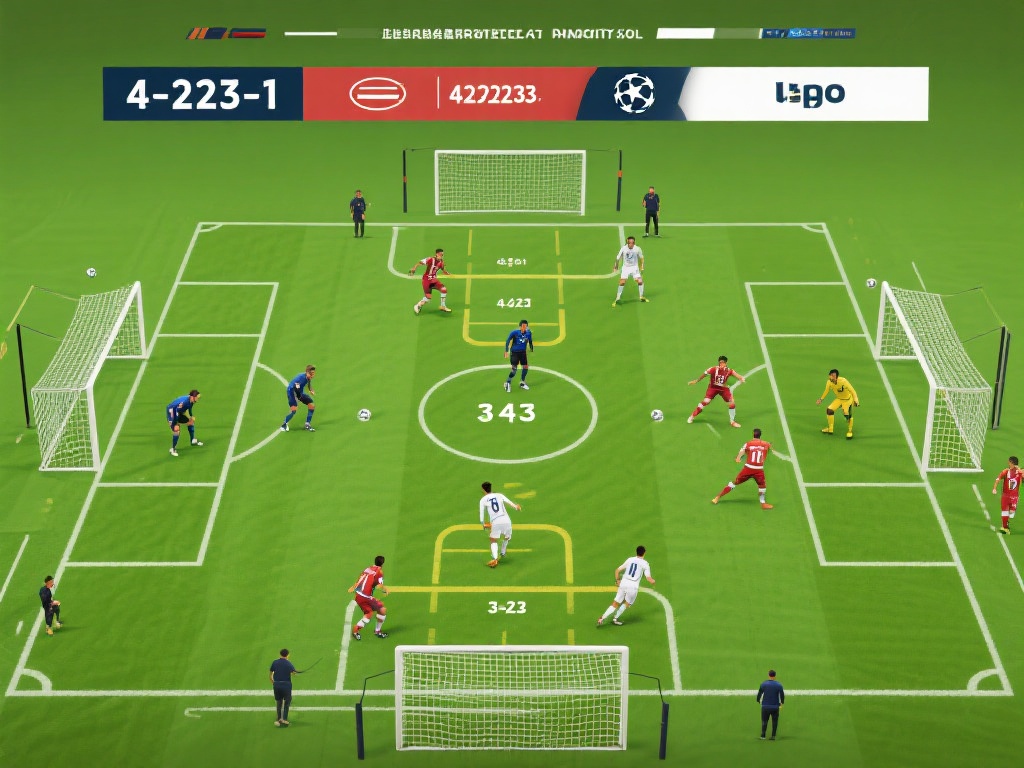Viewport: 1024px width, 768px height.
Task: Select the 4-223-1 formation panel
Action: (202, 94)
